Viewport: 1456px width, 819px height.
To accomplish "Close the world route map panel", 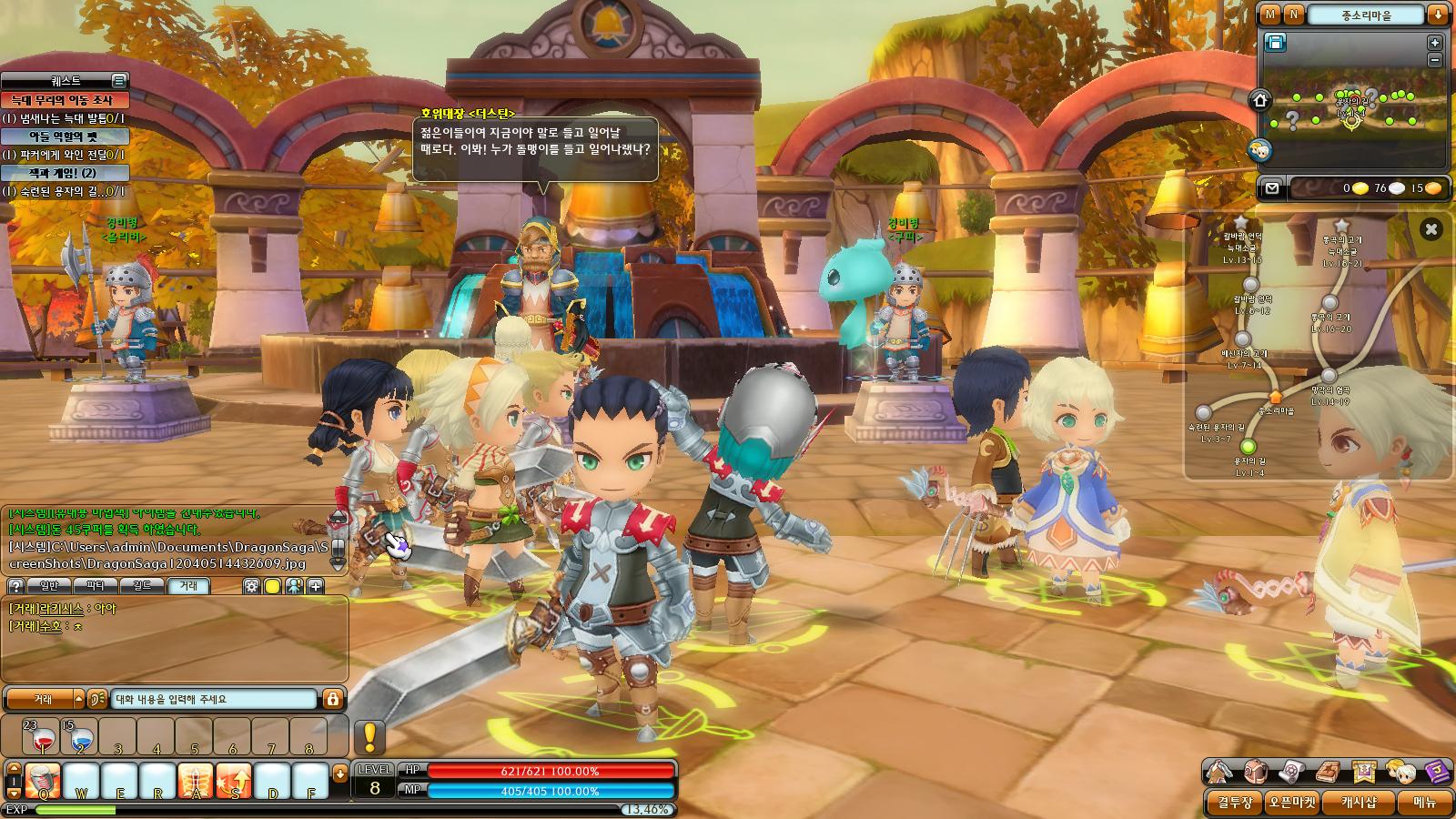I will (1431, 229).
